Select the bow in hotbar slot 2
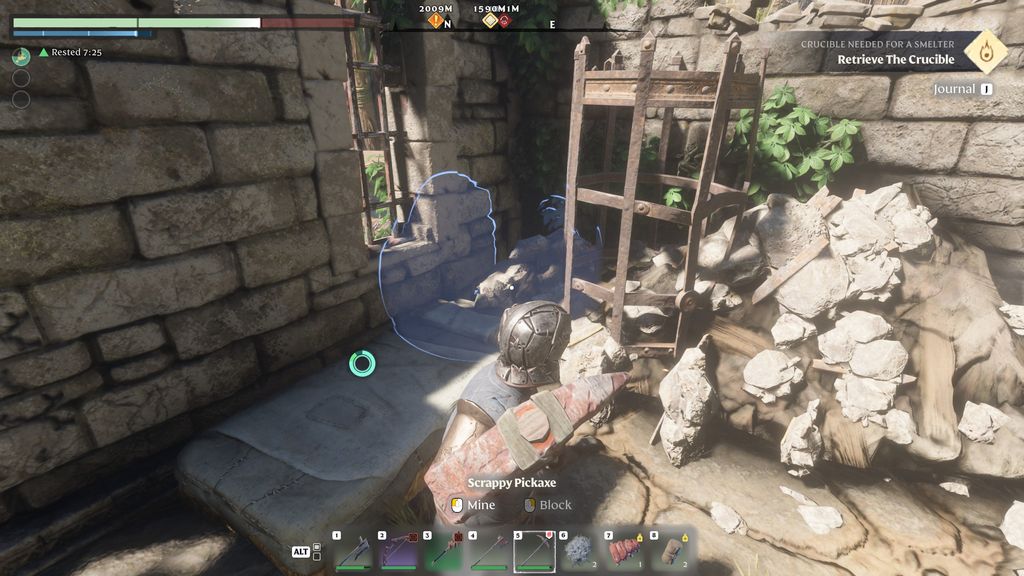 coord(398,551)
